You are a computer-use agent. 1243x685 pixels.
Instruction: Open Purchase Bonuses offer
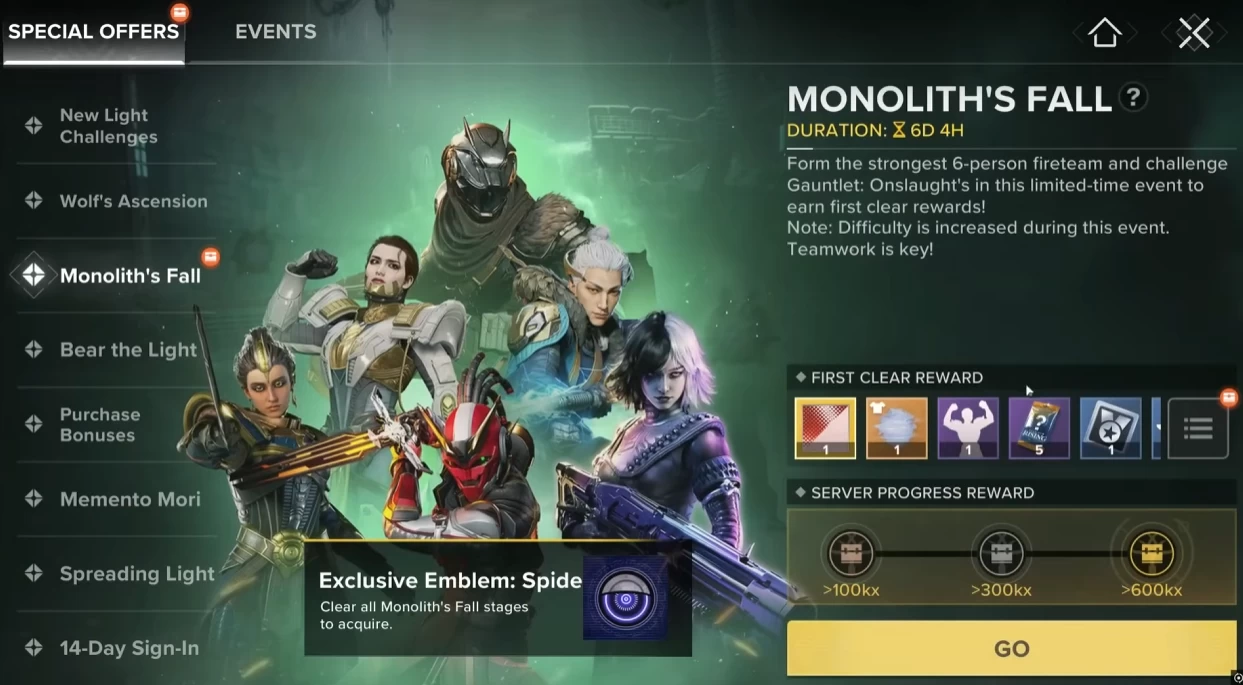(x=99, y=425)
